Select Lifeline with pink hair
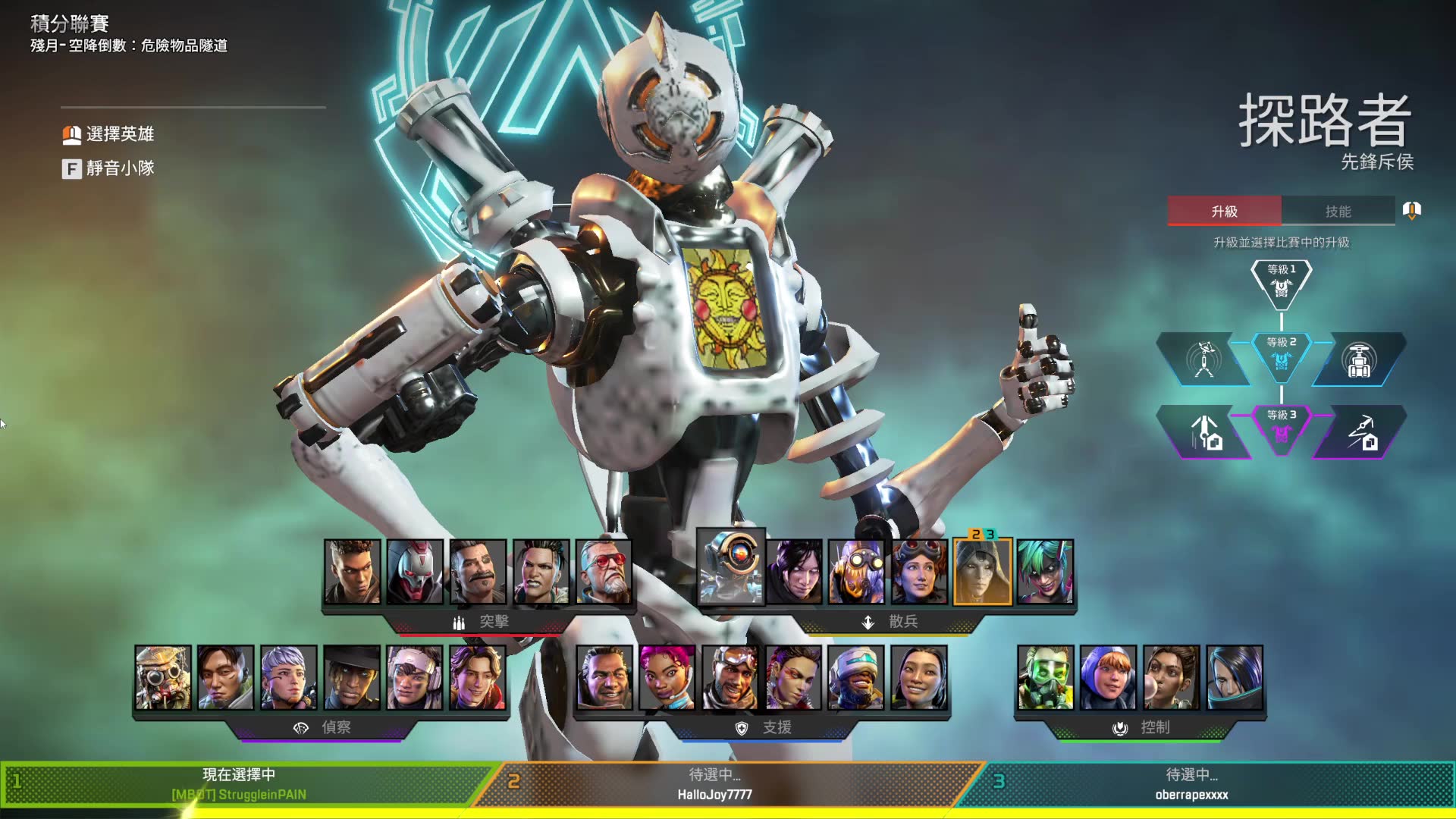The width and height of the screenshot is (1456, 819). [x=667, y=678]
